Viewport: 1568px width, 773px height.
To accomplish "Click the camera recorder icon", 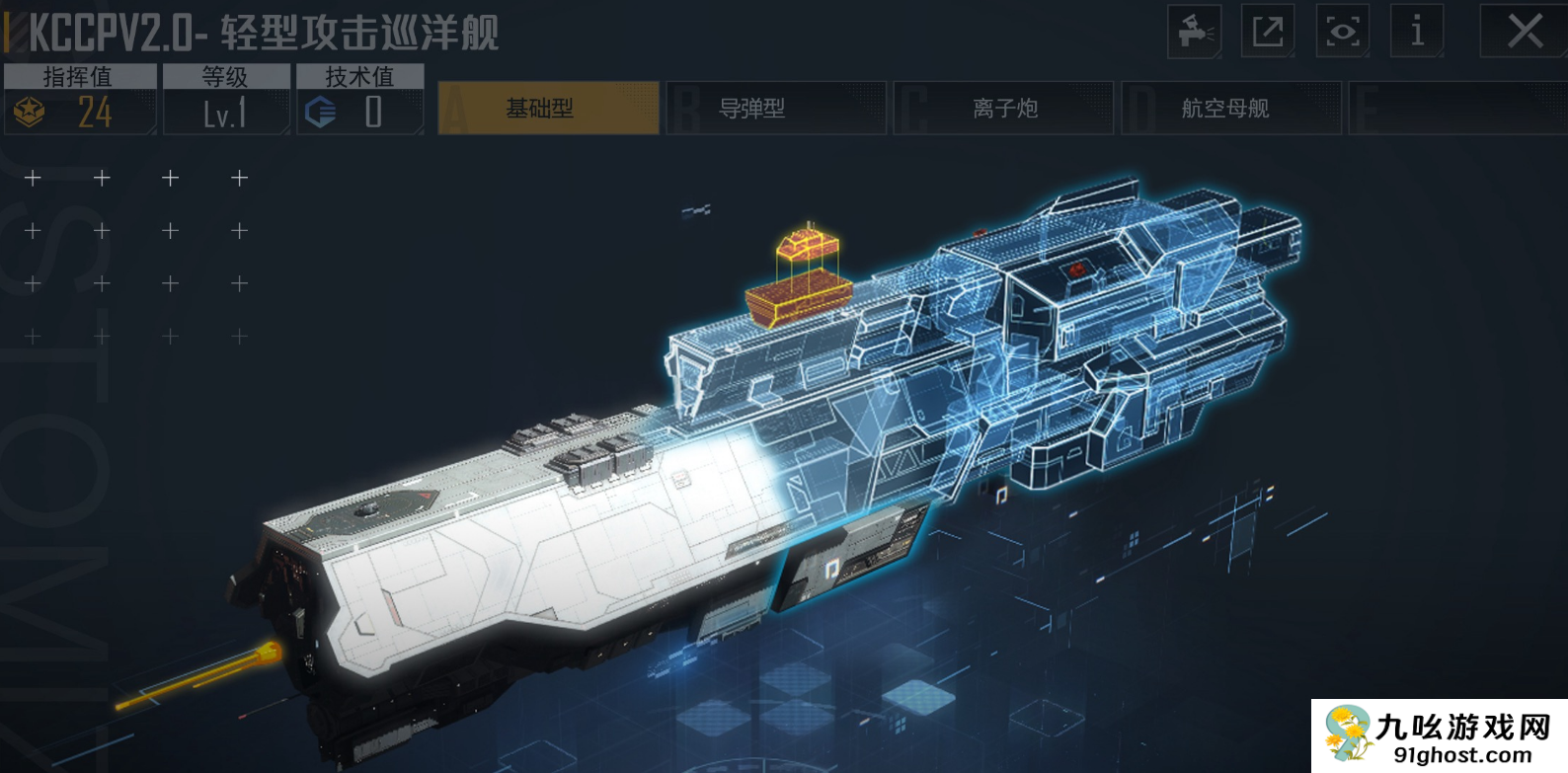I will [1195, 32].
